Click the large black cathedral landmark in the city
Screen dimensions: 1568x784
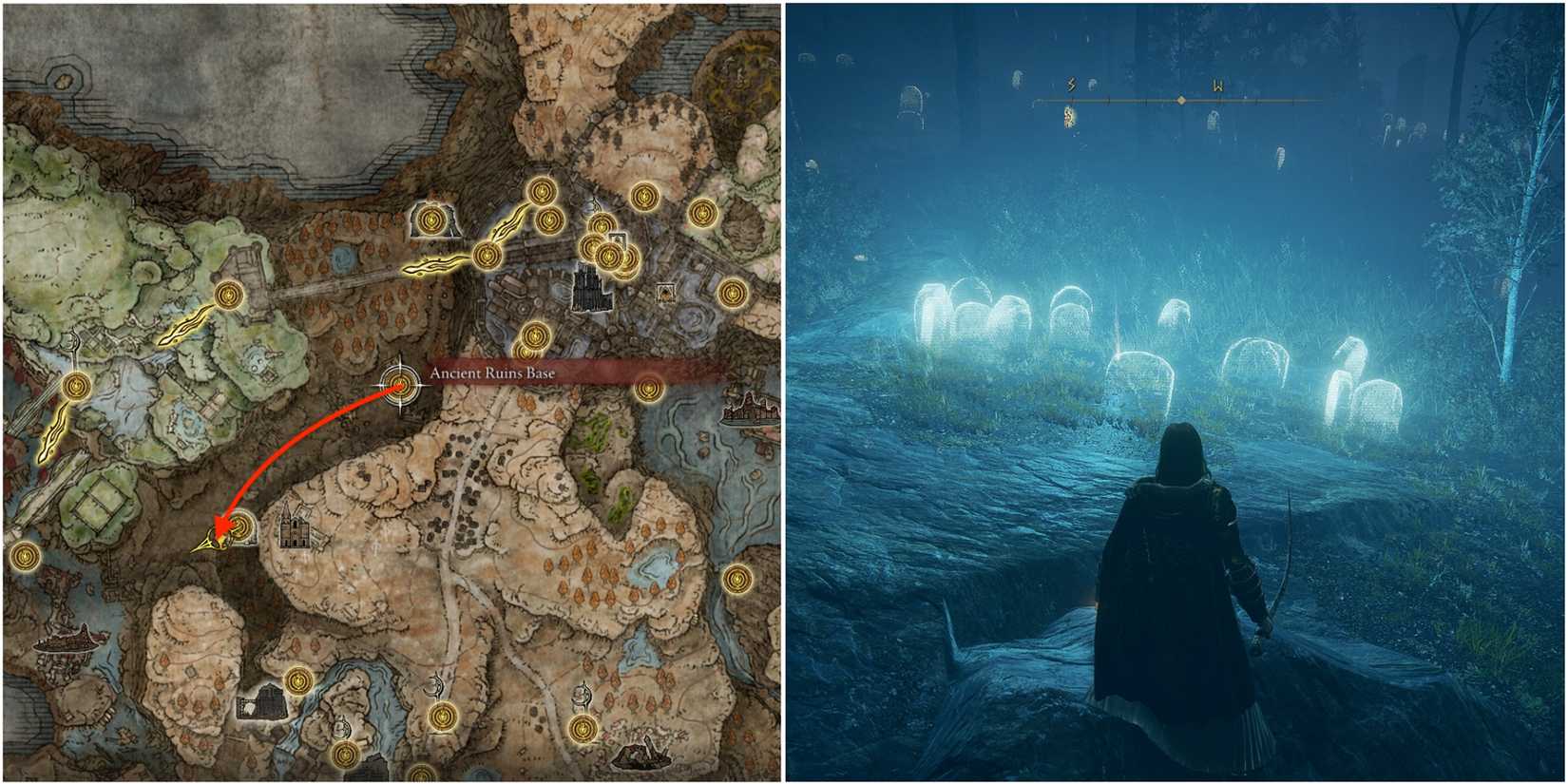pyautogui.click(x=589, y=292)
